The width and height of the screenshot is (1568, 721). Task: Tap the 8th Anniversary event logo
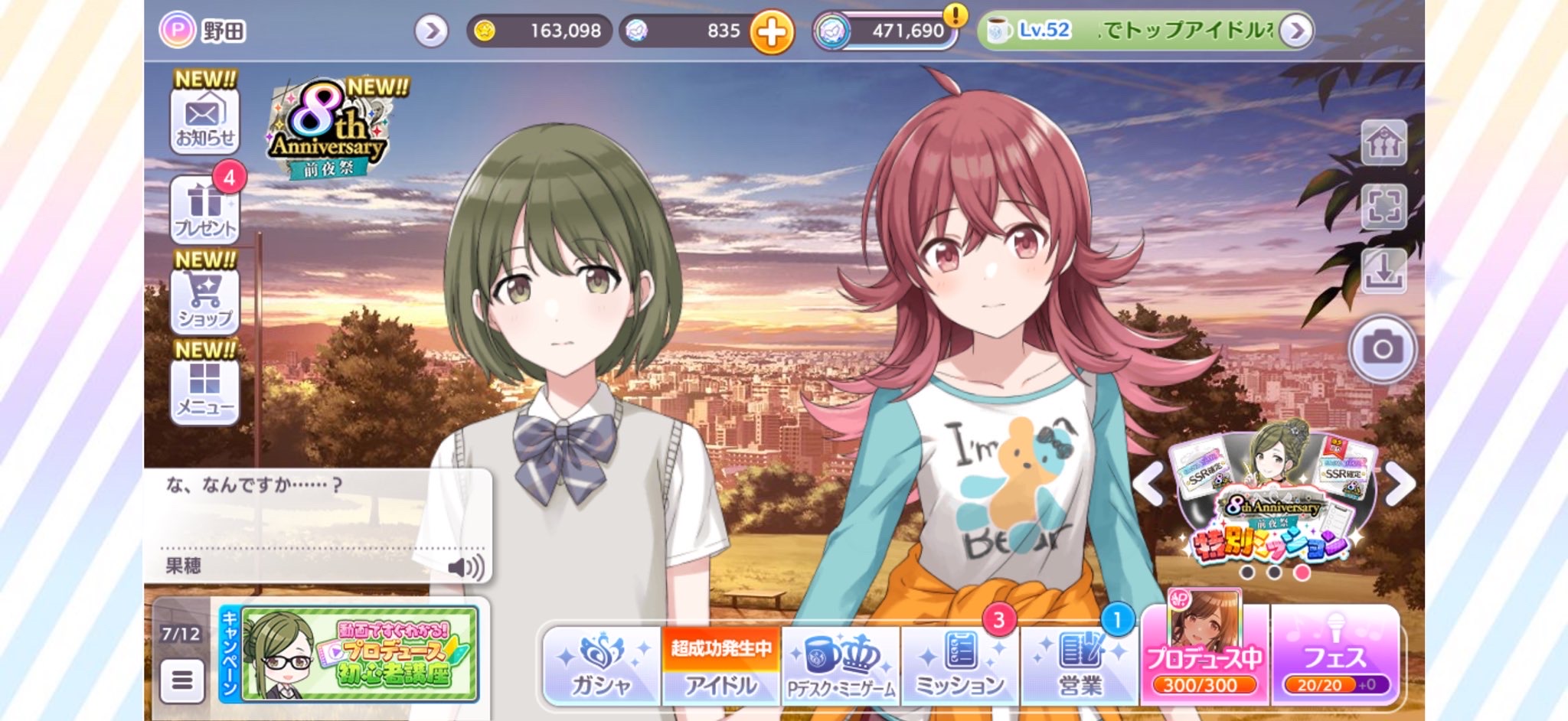point(328,131)
